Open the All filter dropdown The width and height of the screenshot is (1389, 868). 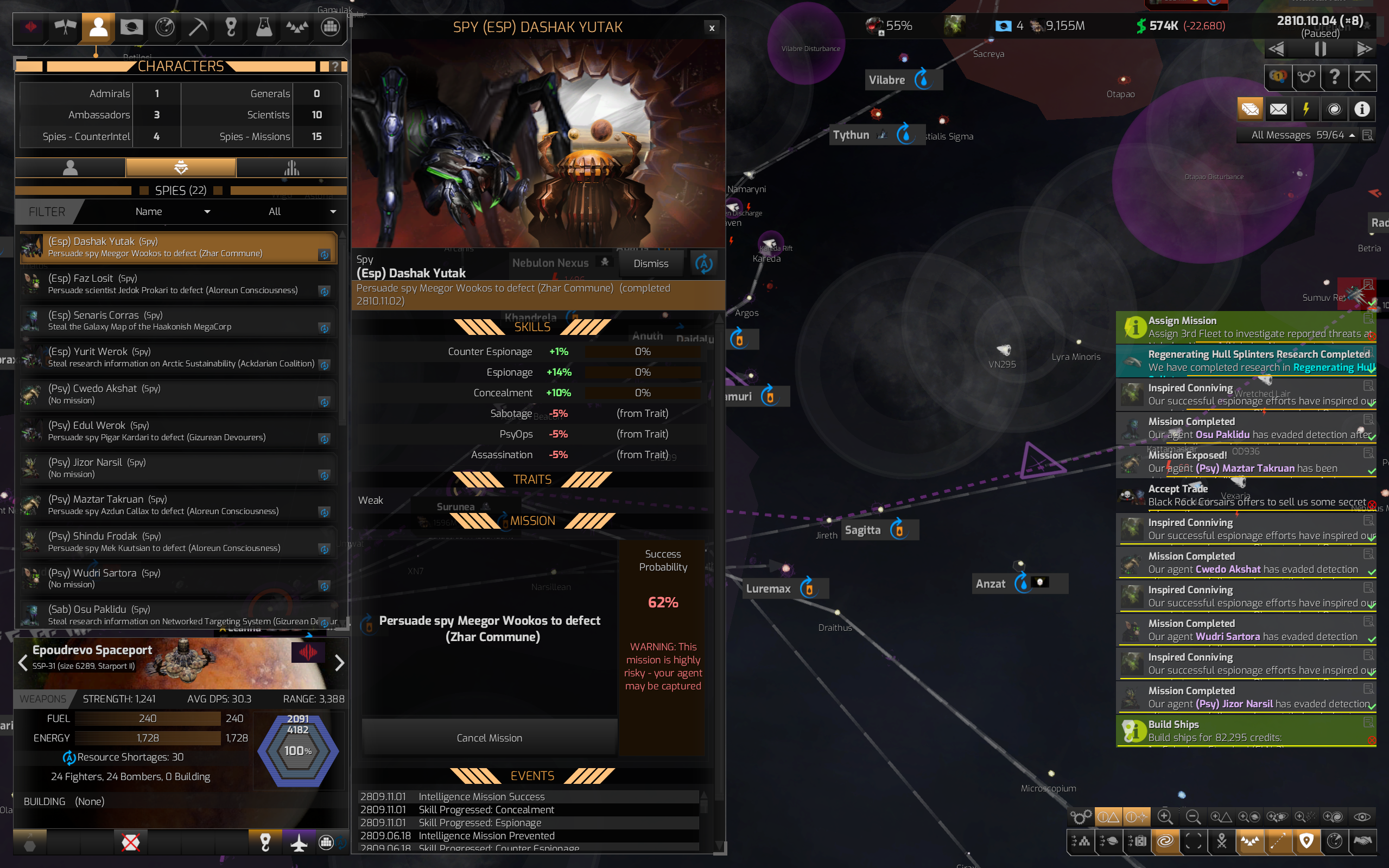[302, 212]
